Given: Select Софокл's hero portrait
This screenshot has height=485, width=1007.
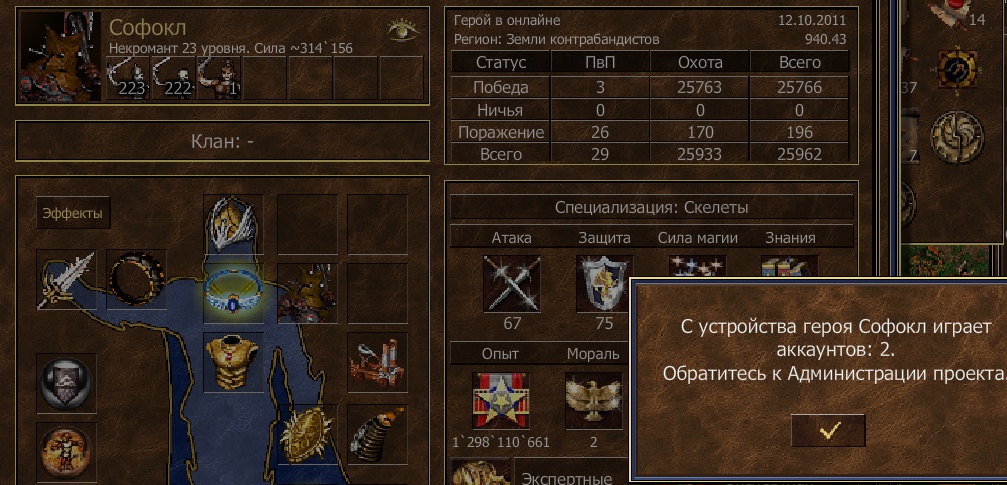Looking at the screenshot, I should click(x=60, y=55).
